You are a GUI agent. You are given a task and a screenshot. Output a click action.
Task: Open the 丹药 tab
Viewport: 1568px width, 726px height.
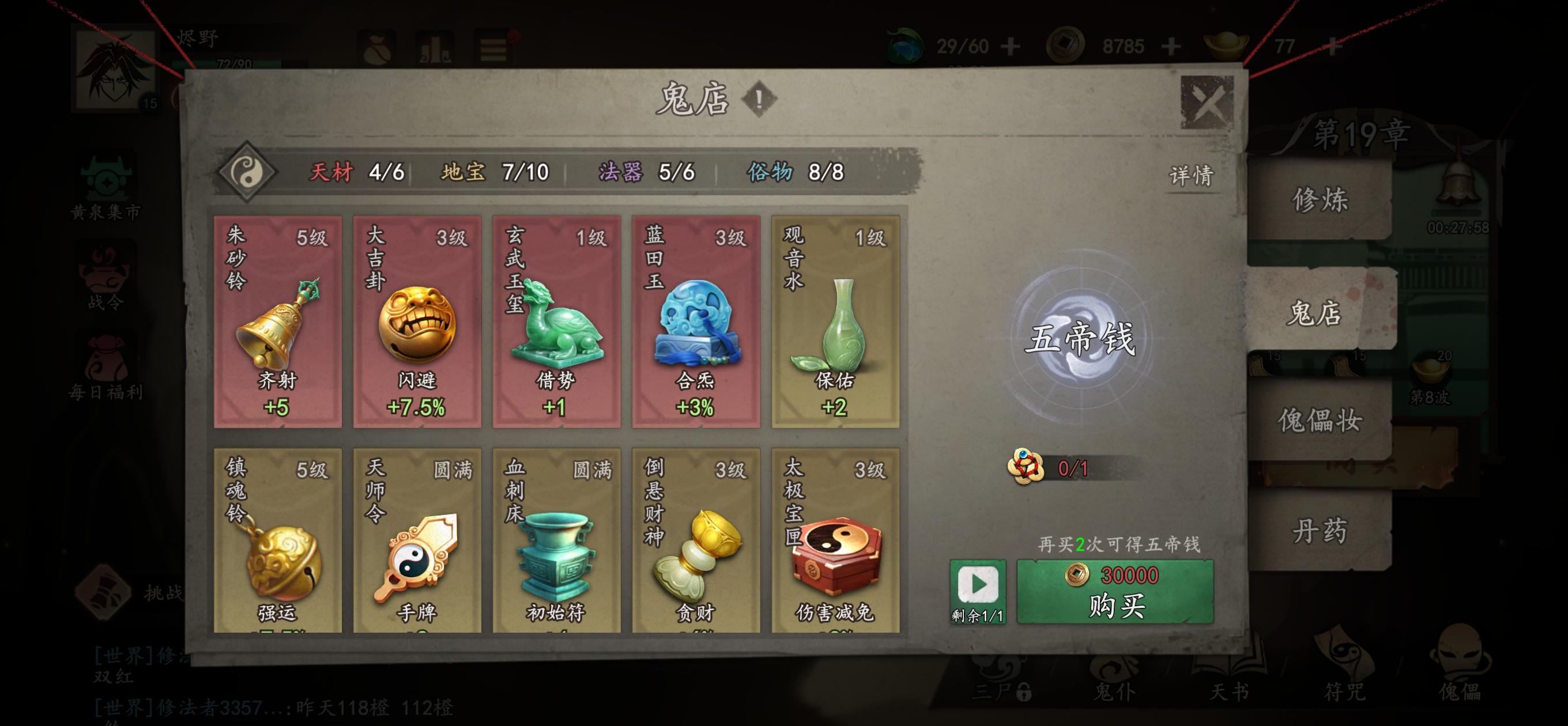1320,531
